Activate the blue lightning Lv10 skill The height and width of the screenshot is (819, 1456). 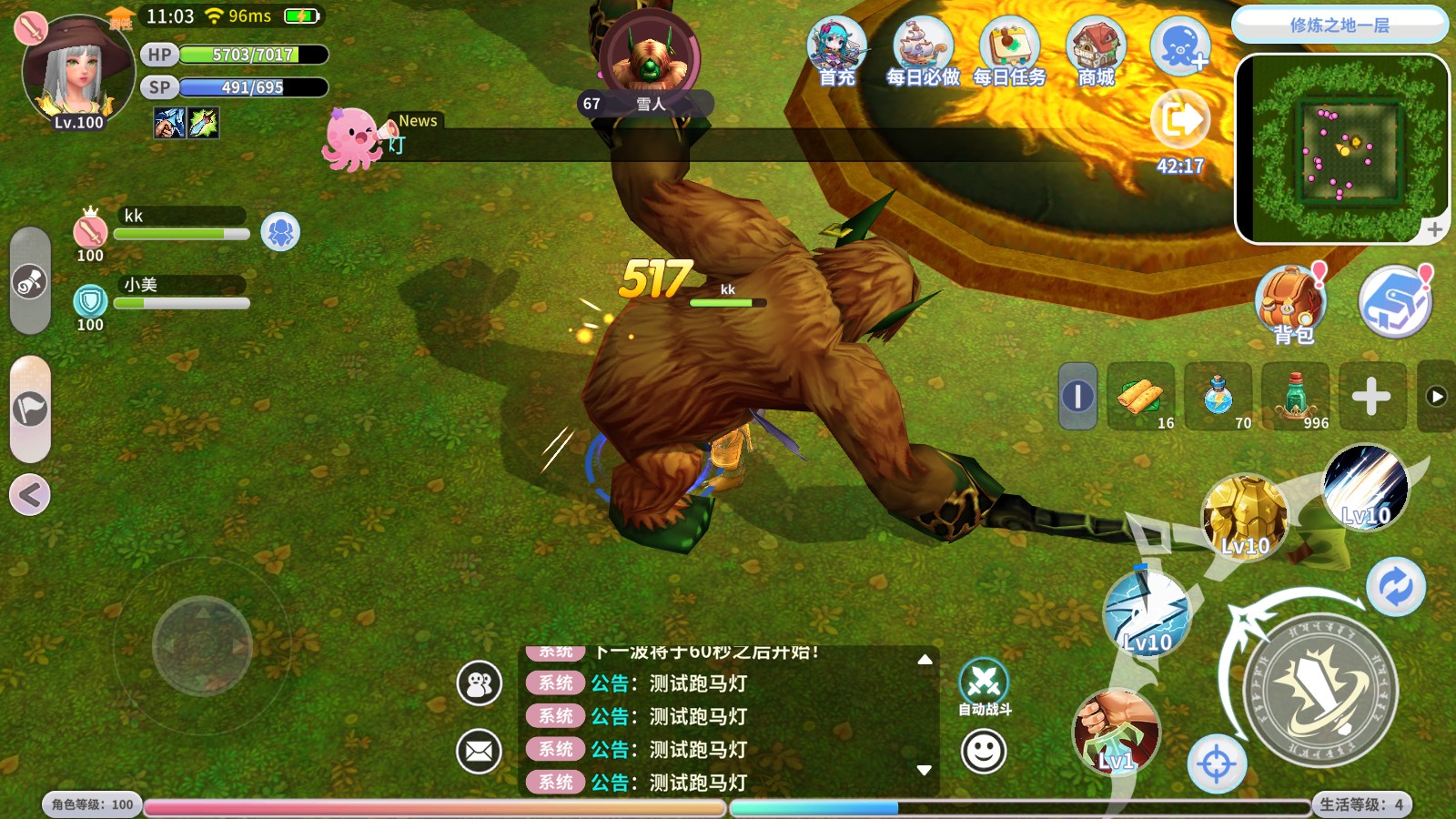pos(1146,612)
